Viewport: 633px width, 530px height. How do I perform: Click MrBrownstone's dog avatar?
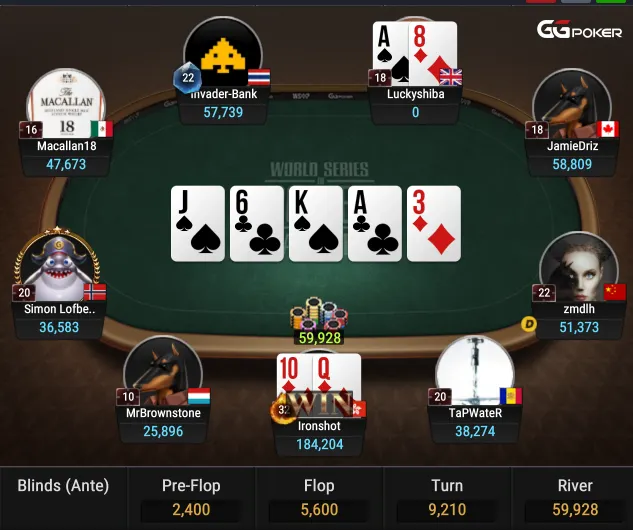[x=162, y=372]
